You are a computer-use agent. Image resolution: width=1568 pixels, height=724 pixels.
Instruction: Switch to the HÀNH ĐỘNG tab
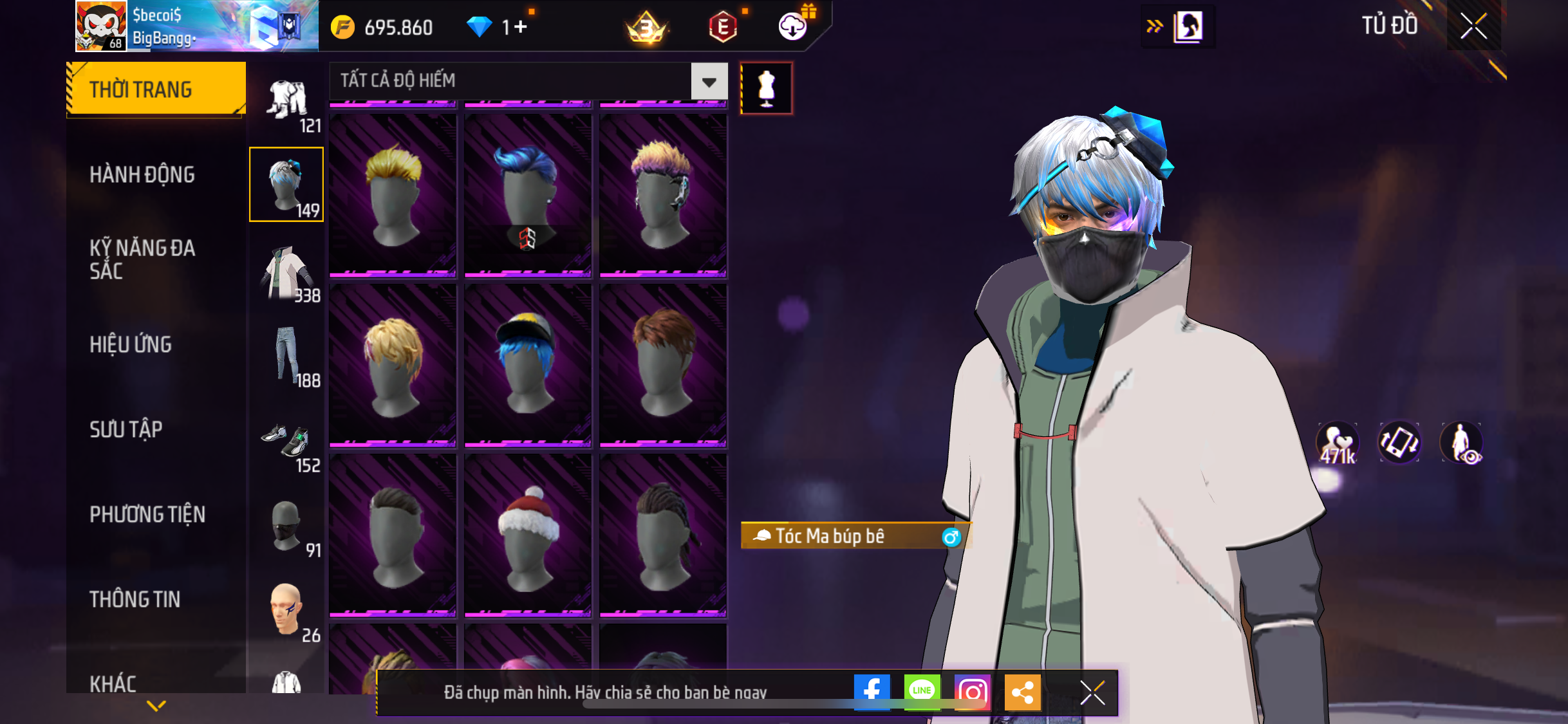[x=142, y=174]
